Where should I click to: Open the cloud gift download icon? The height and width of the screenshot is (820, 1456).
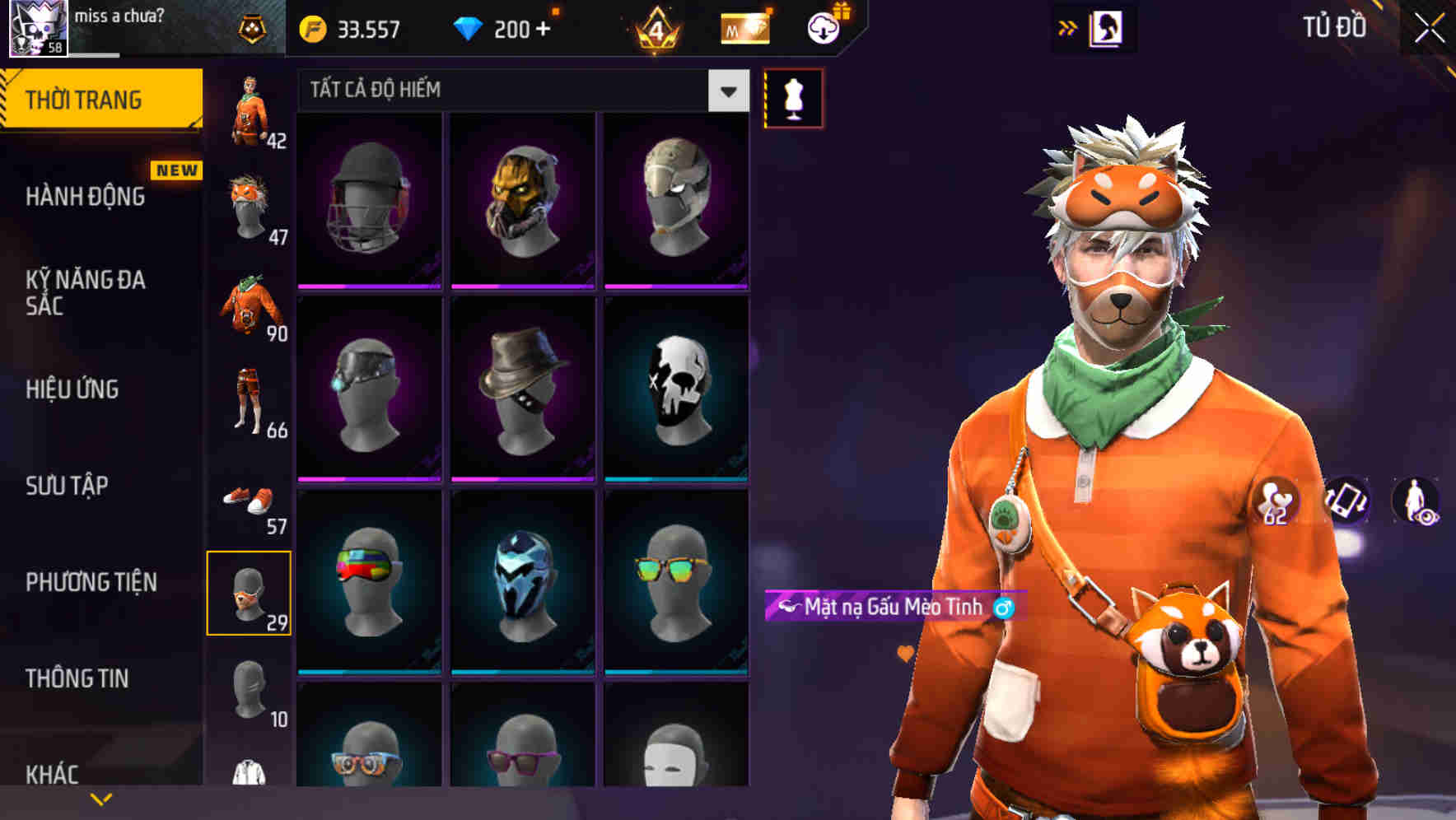[x=824, y=26]
